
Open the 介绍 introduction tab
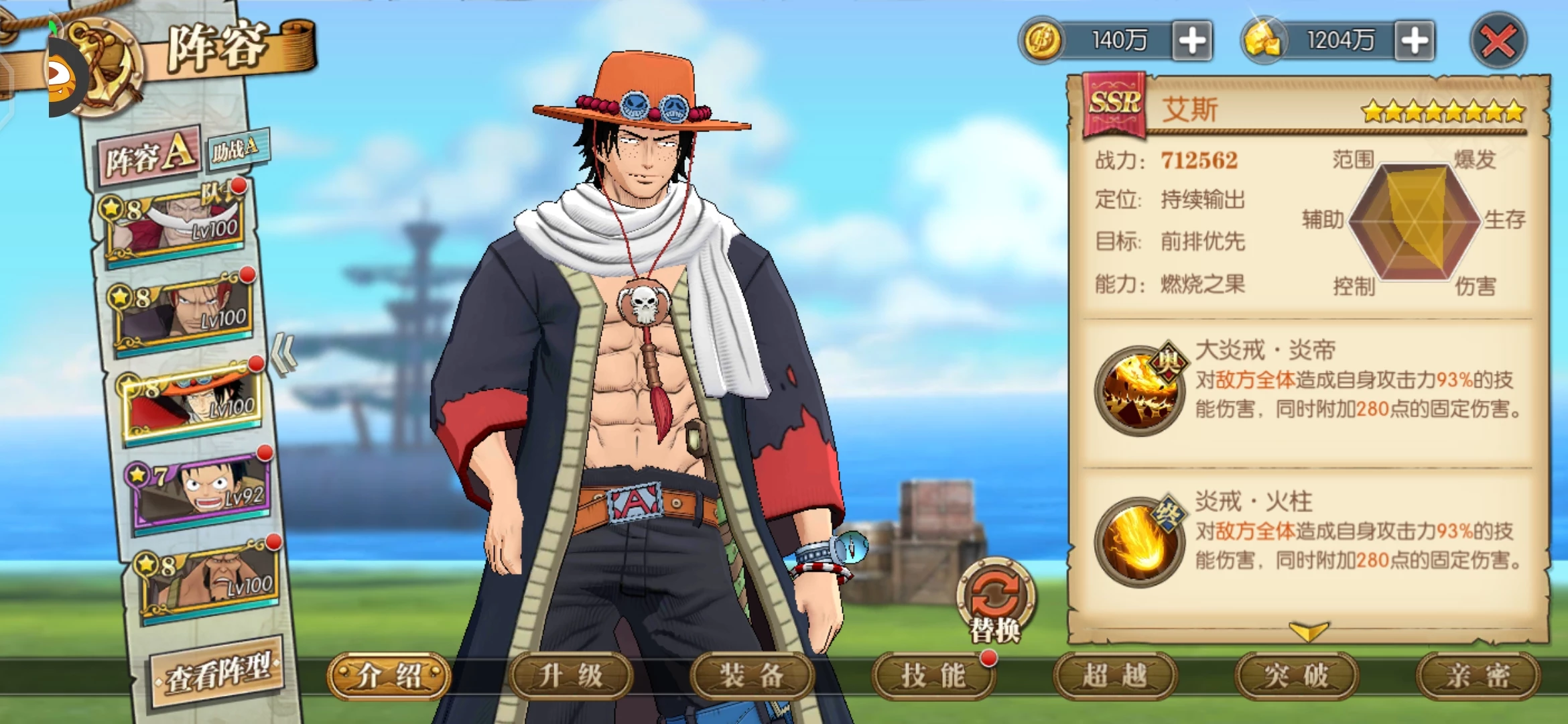389,676
